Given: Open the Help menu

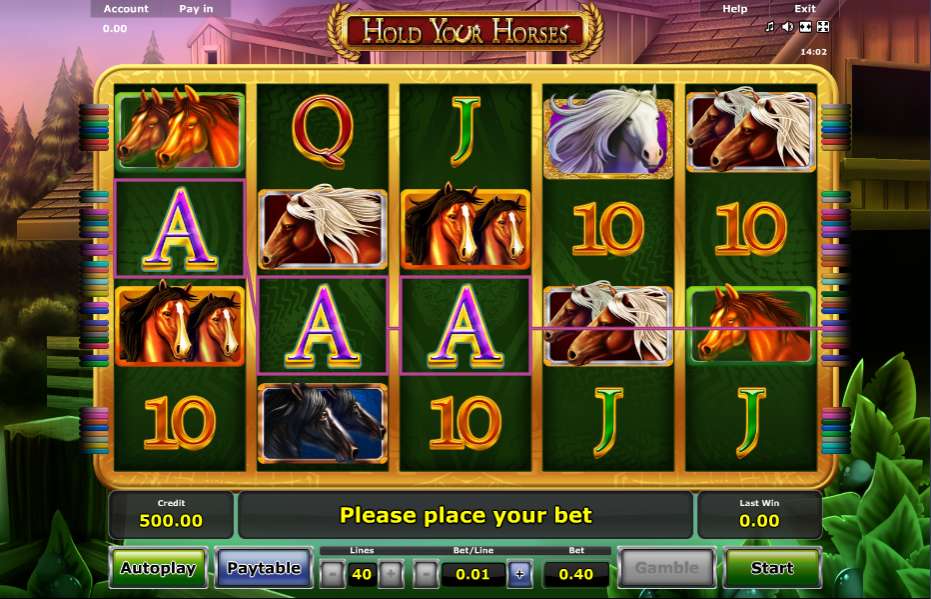Looking at the screenshot, I should pyautogui.click(x=735, y=9).
